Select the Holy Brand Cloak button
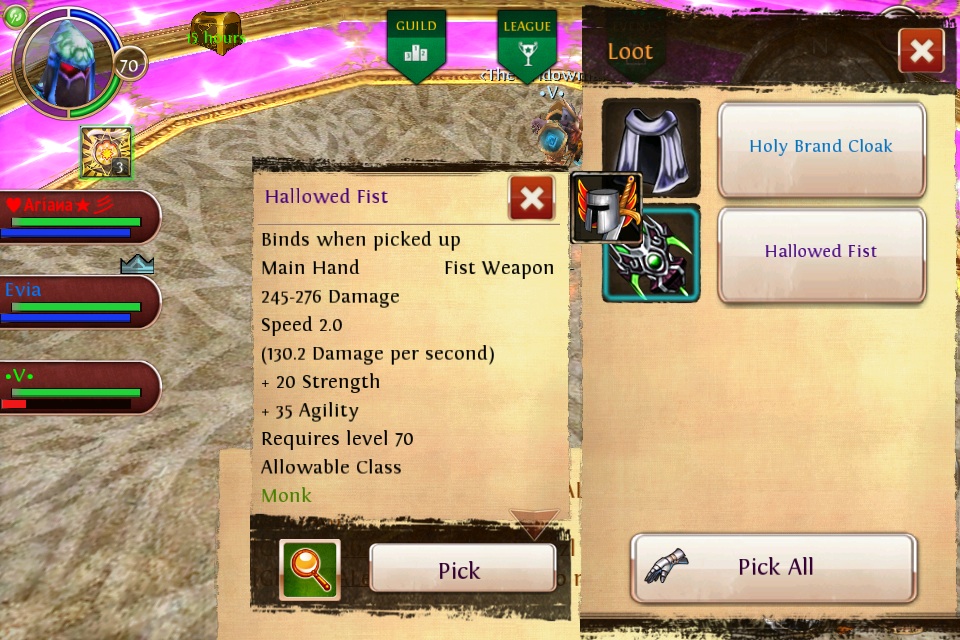The image size is (960, 640). pos(821,147)
